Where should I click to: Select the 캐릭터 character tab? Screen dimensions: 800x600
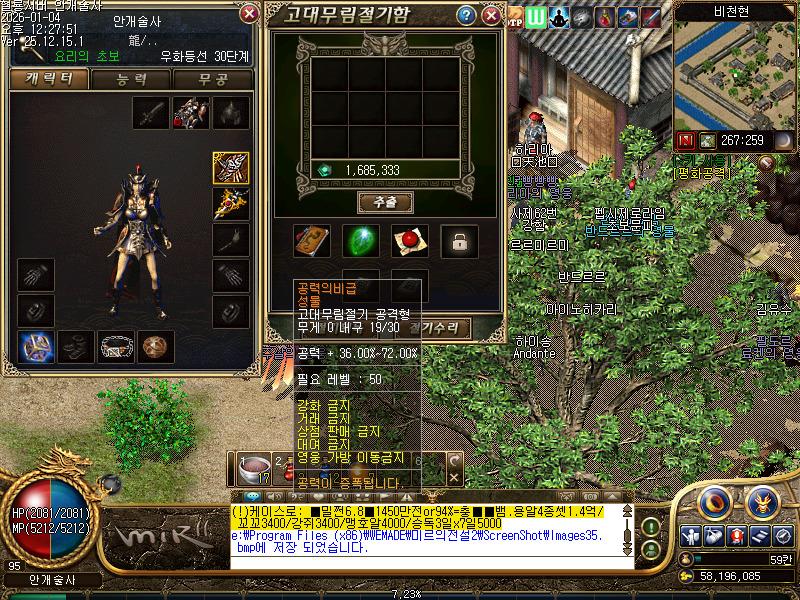point(47,79)
